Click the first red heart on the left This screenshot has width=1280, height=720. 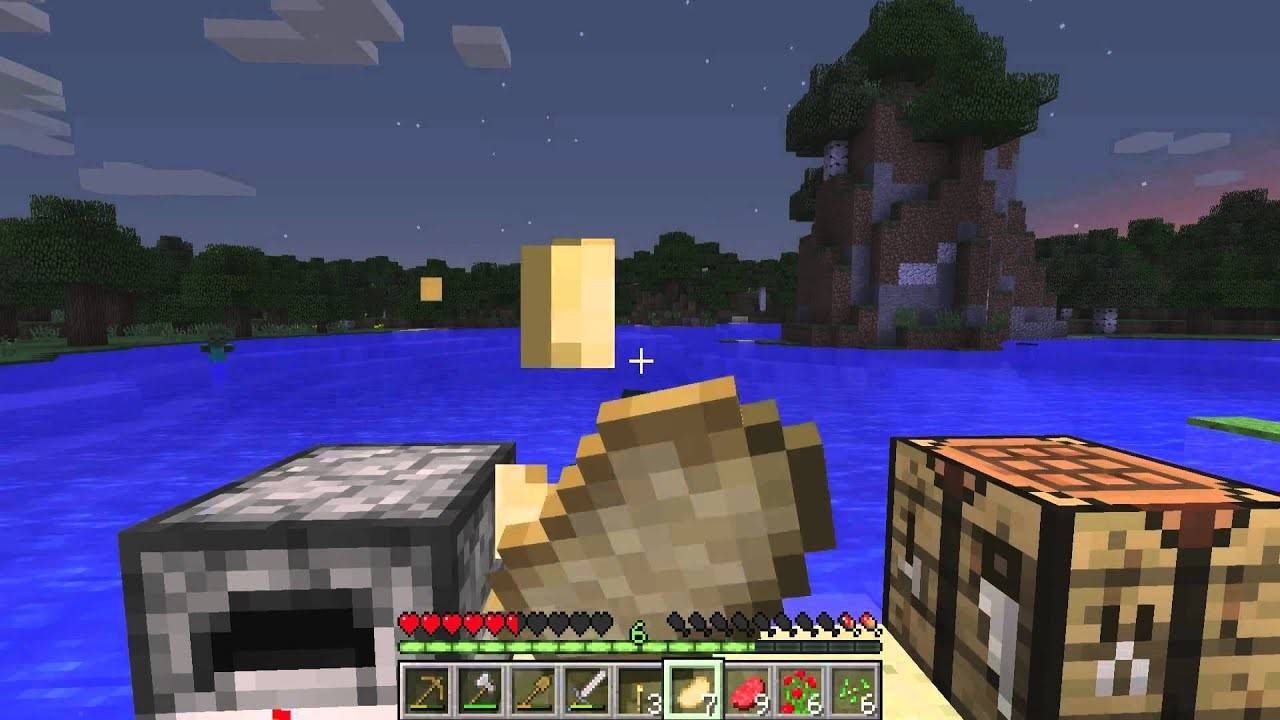408,624
